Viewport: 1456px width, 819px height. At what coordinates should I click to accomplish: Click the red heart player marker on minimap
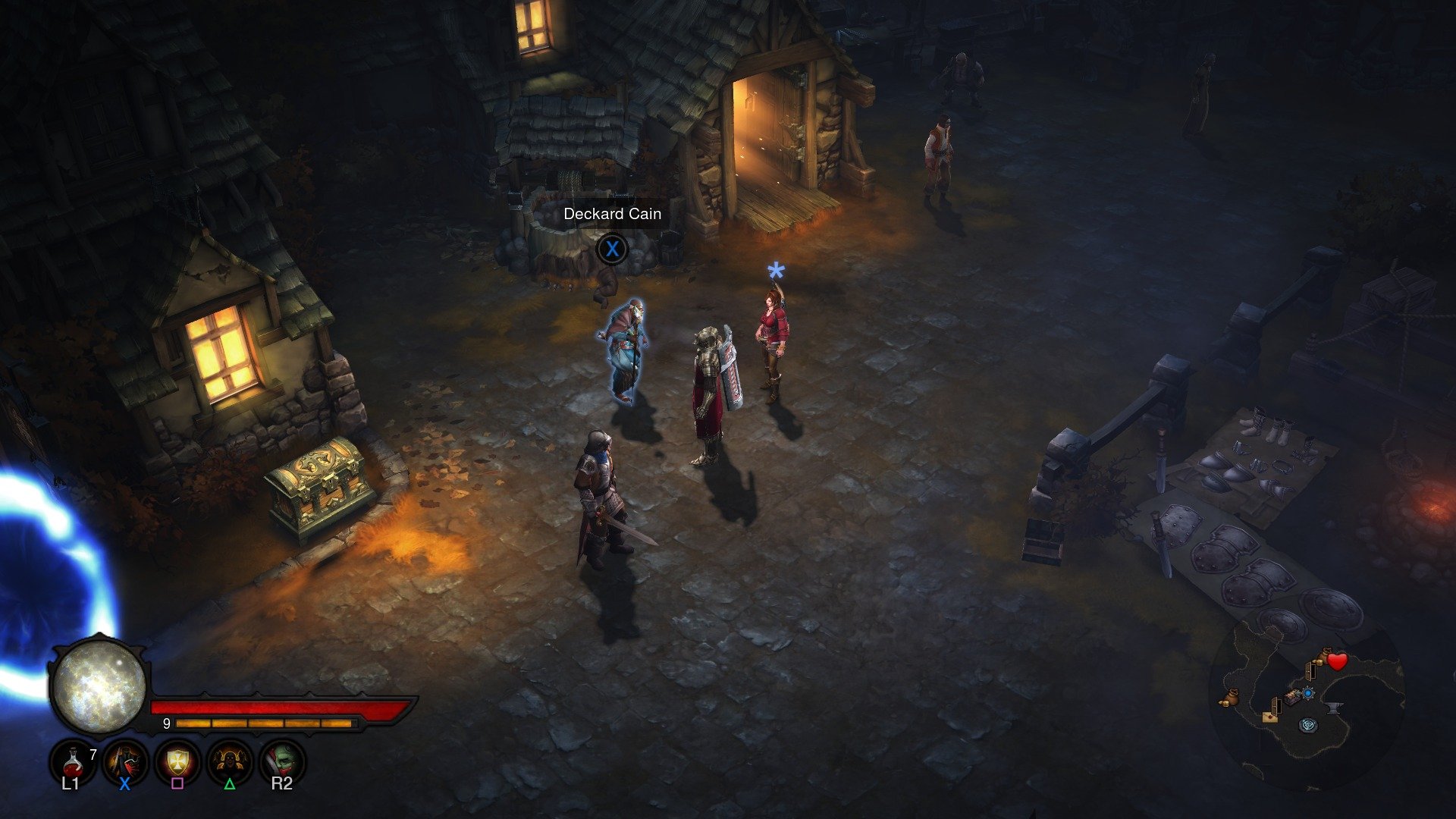[x=1337, y=661]
